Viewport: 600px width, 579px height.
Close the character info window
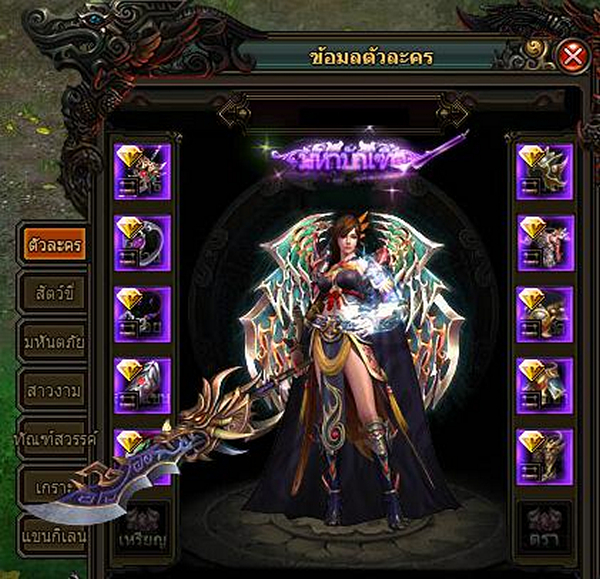click(x=573, y=56)
